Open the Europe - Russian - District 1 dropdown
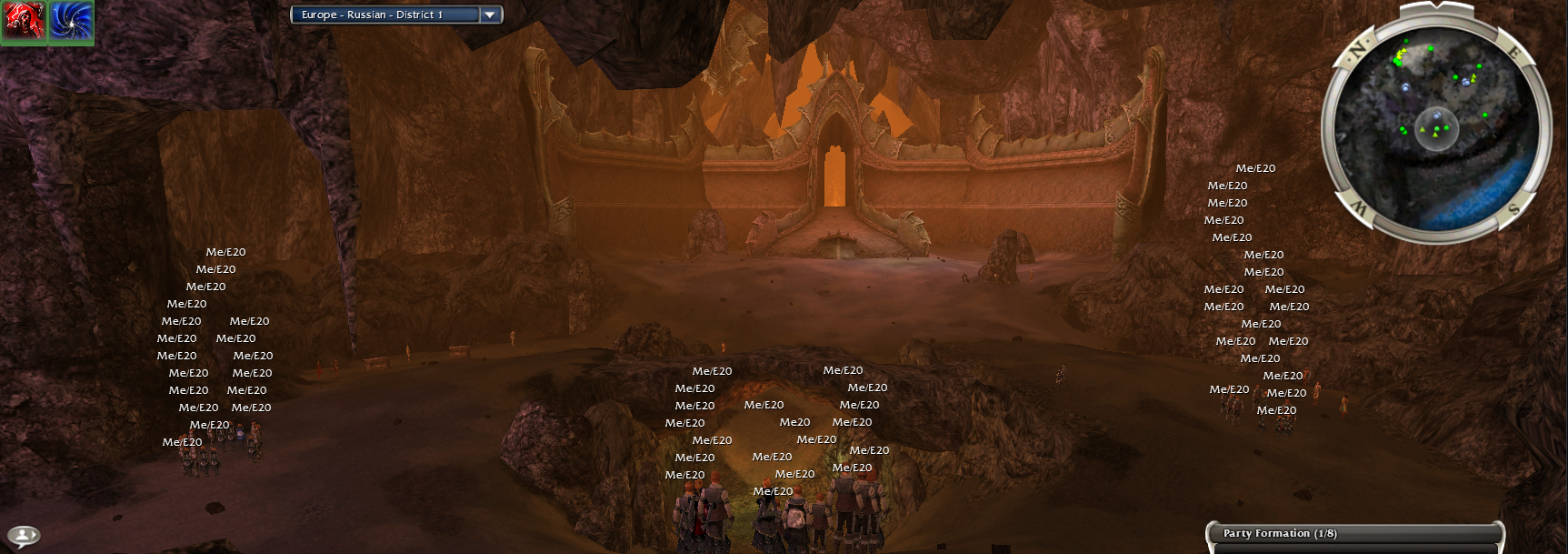Image resolution: width=1568 pixels, height=554 pixels. [489, 15]
